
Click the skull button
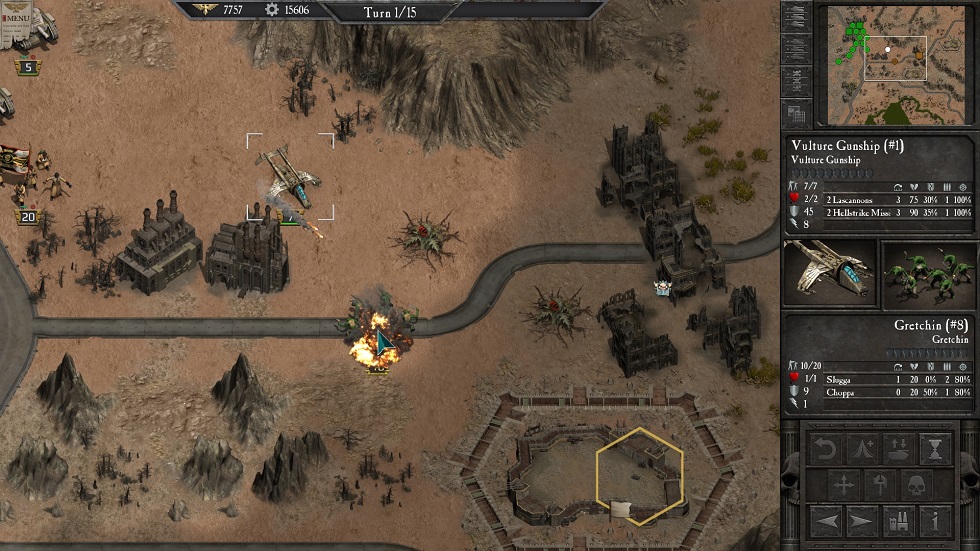pyautogui.click(x=917, y=485)
